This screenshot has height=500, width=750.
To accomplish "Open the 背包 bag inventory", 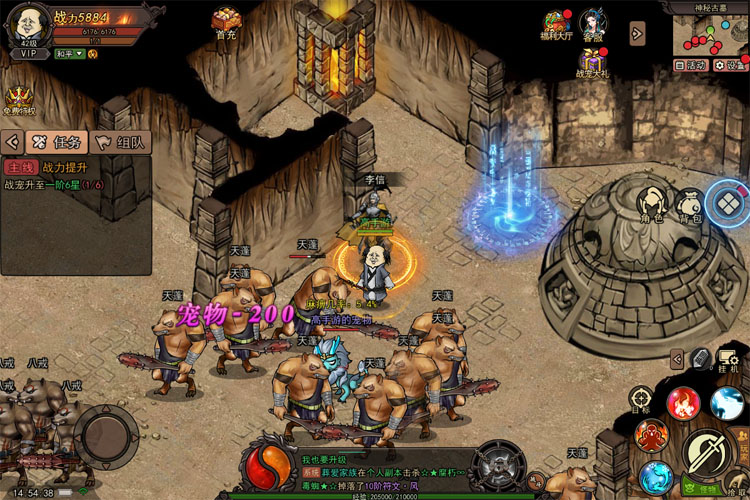I will (x=689, y=203).
